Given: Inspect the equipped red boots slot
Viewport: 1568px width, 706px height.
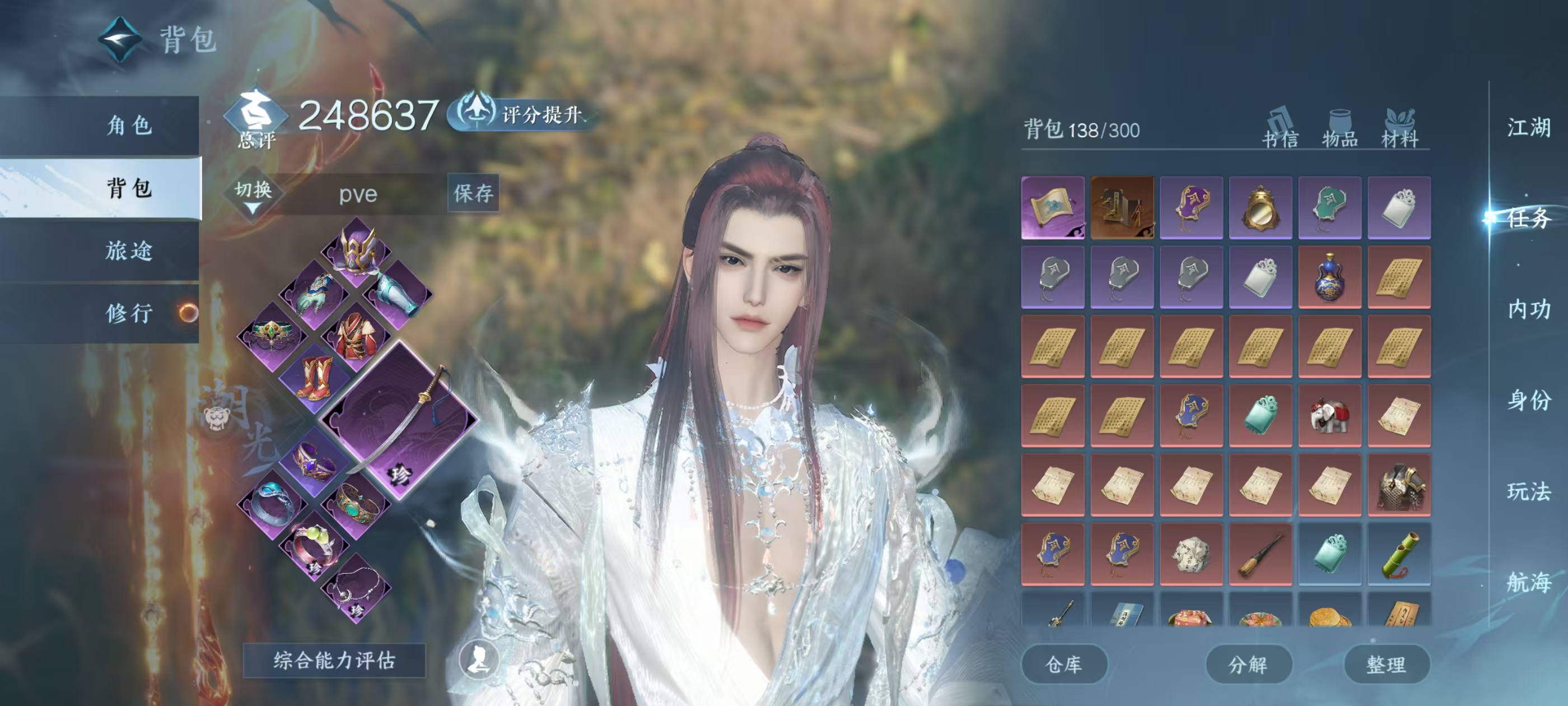Looking at the screenshot, I should tap(314, 377).
